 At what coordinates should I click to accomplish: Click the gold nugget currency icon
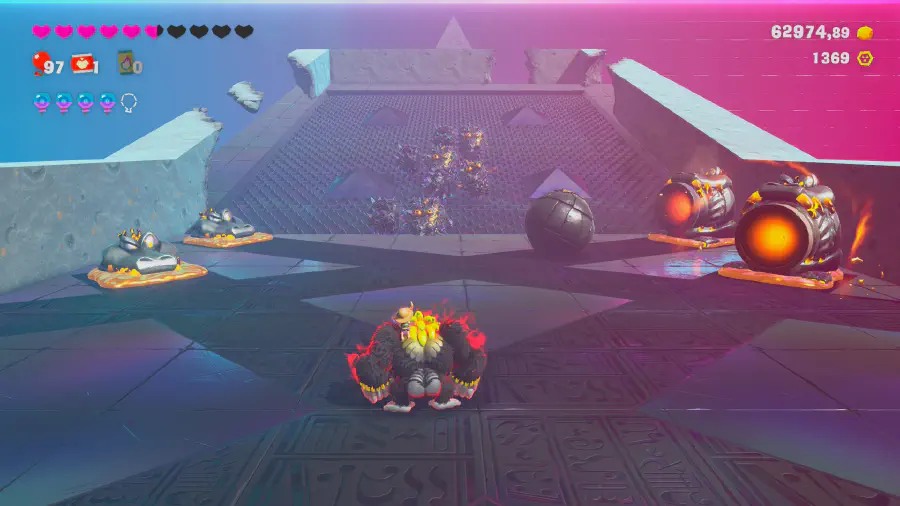(866, 32)
